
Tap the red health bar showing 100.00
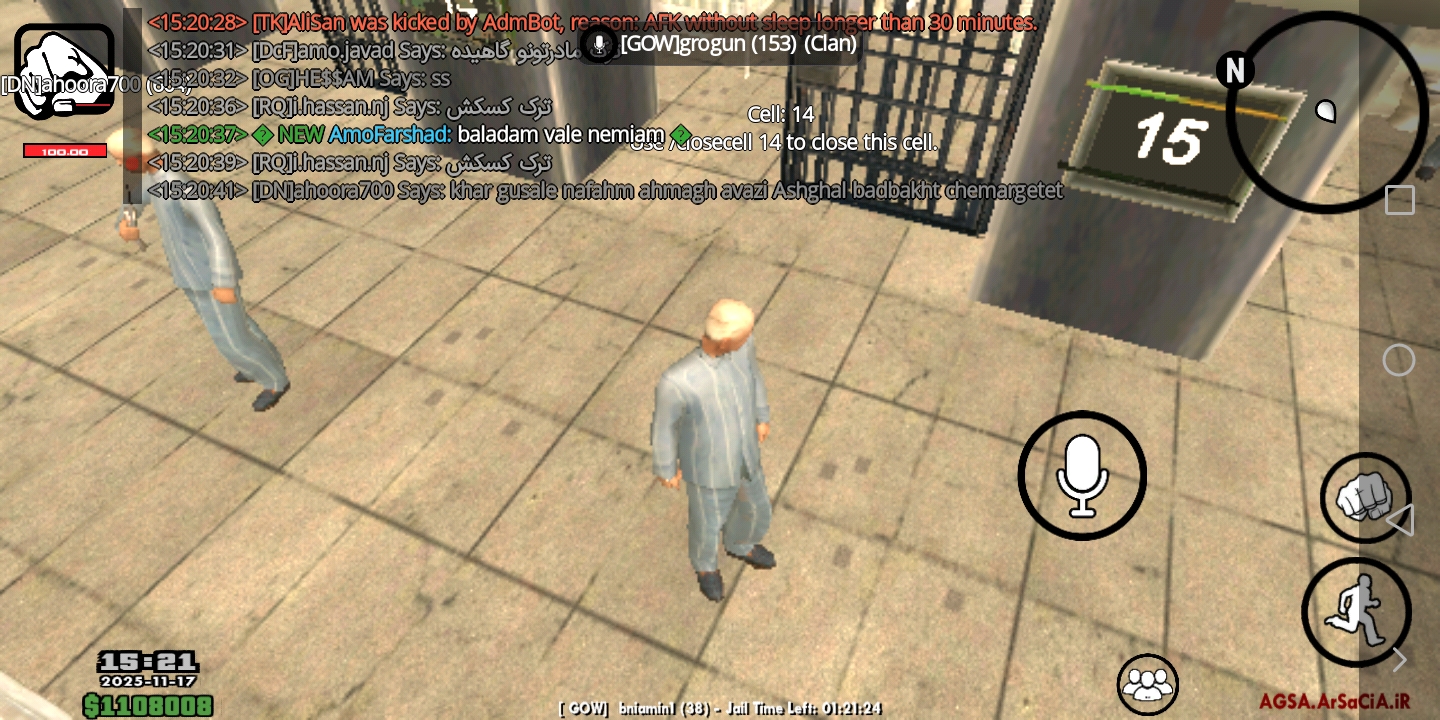point(64,150)
